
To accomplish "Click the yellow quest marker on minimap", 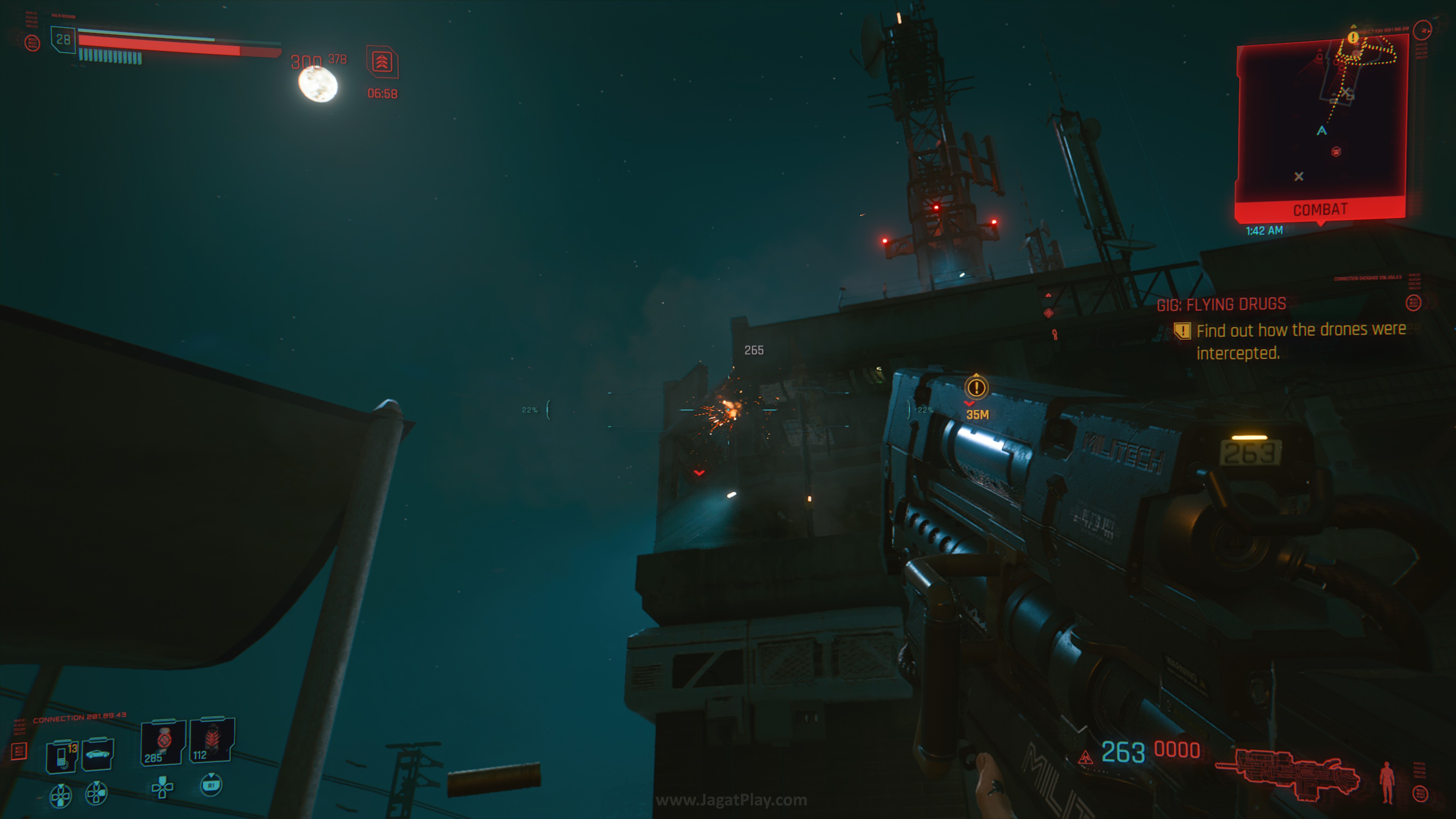I will [1352, 38].
